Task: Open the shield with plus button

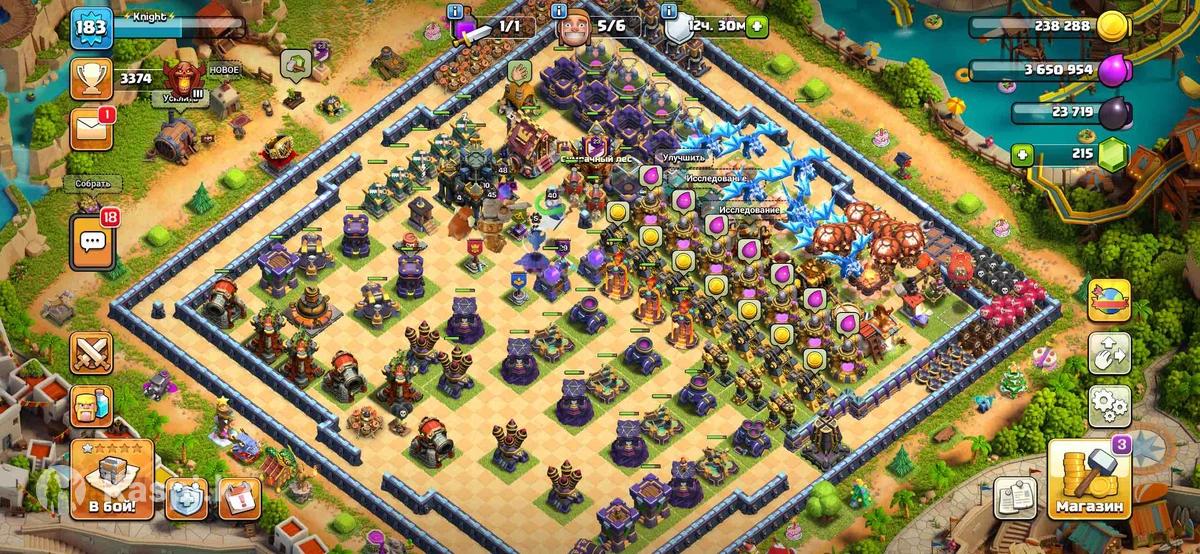Action: (186, 496)
